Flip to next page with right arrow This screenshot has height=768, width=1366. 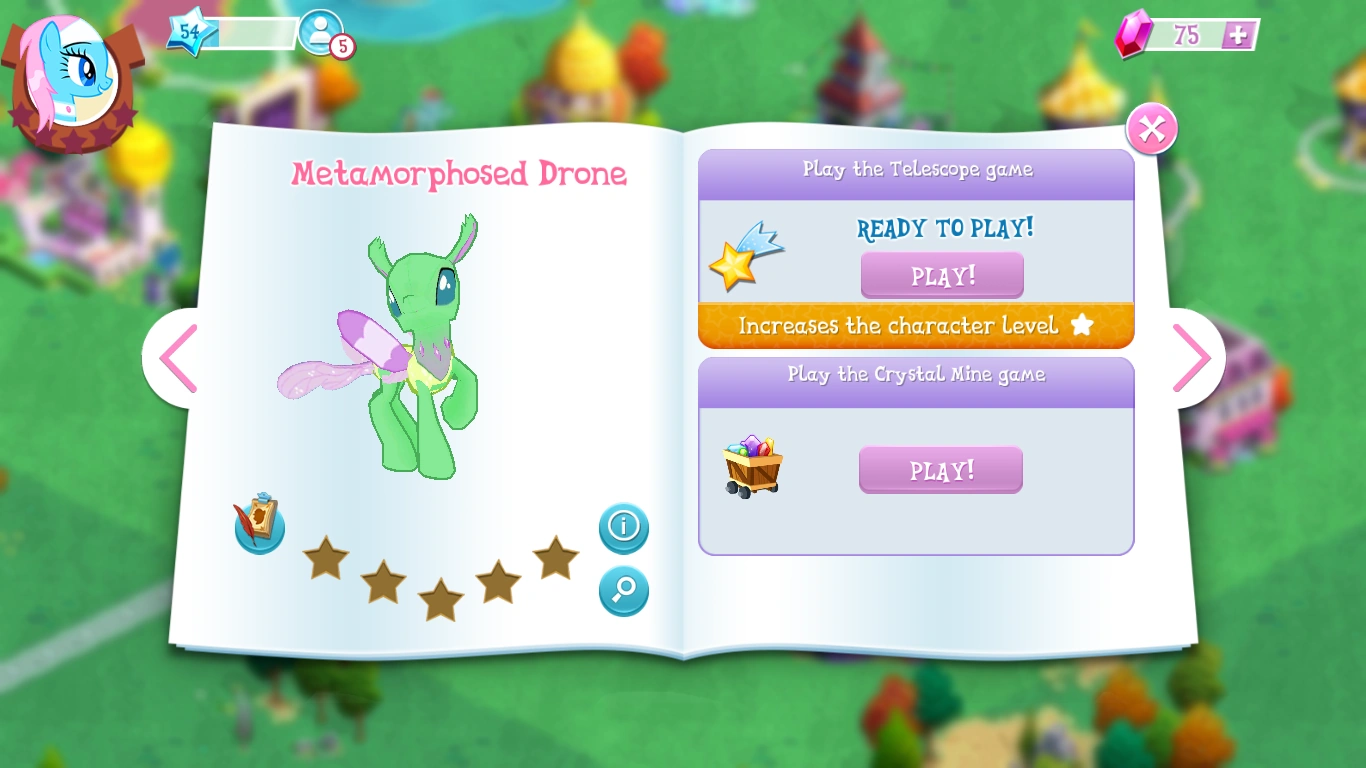(1193, 357)
